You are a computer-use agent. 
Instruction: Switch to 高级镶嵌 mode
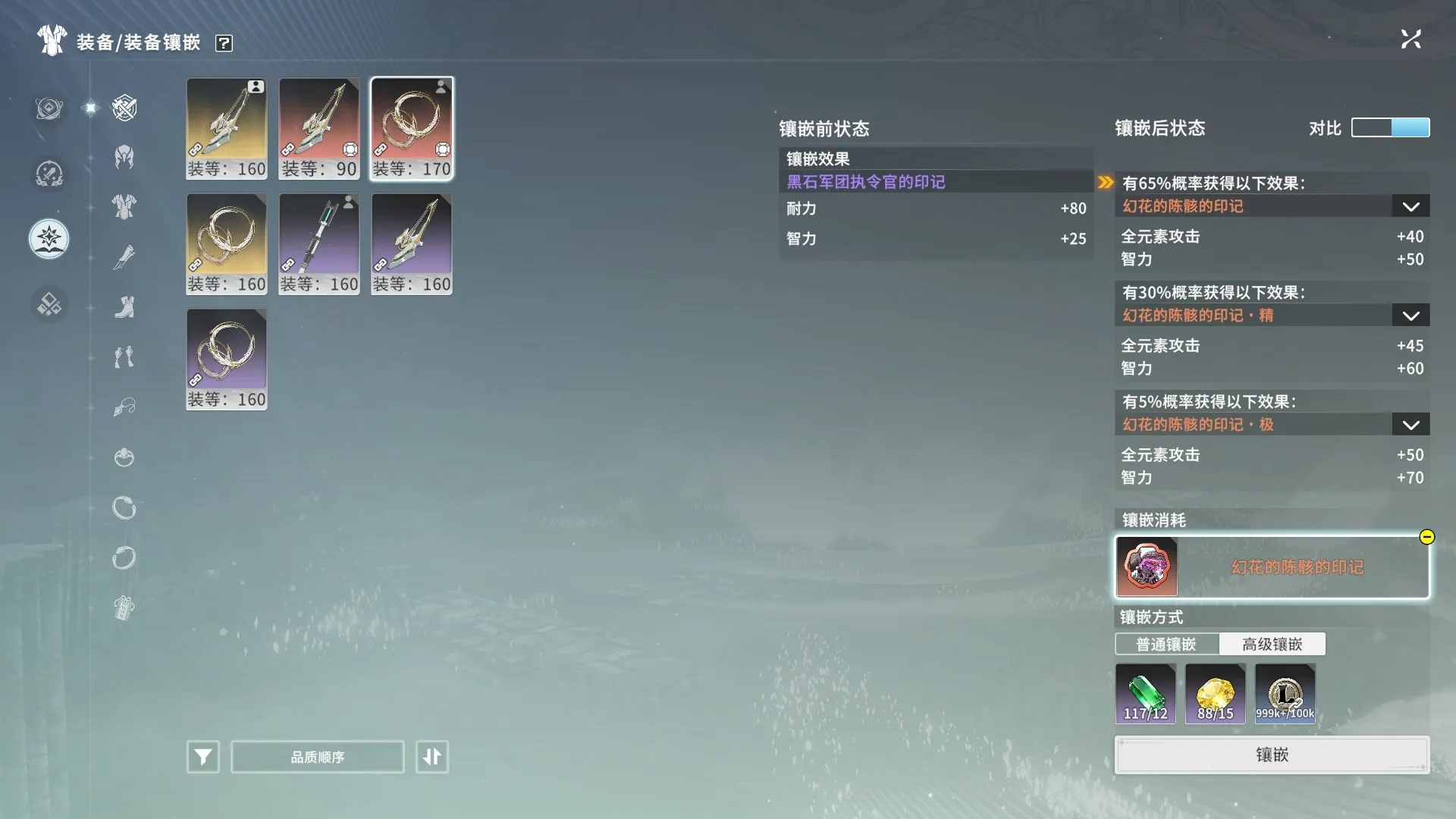pos(1272,645)
